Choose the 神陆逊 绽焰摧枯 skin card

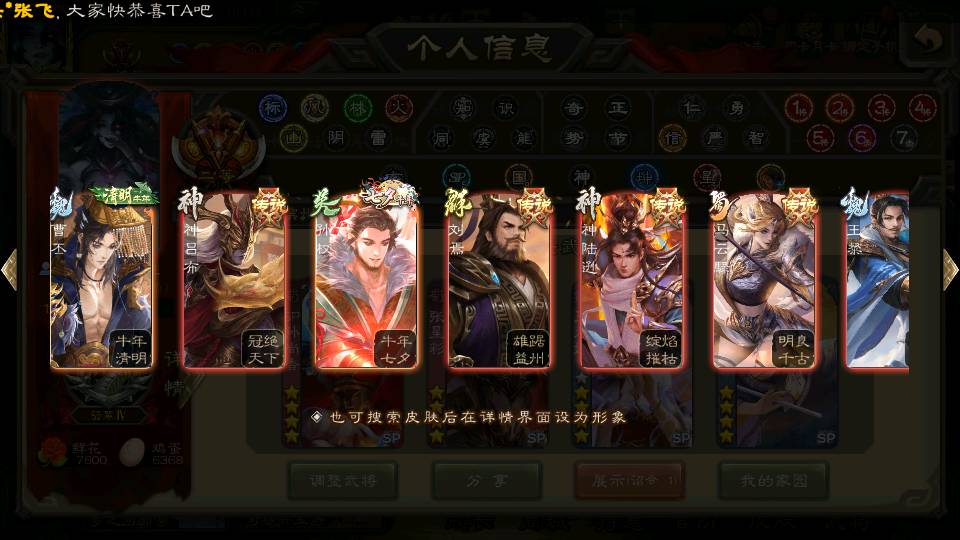pos(630,278)
